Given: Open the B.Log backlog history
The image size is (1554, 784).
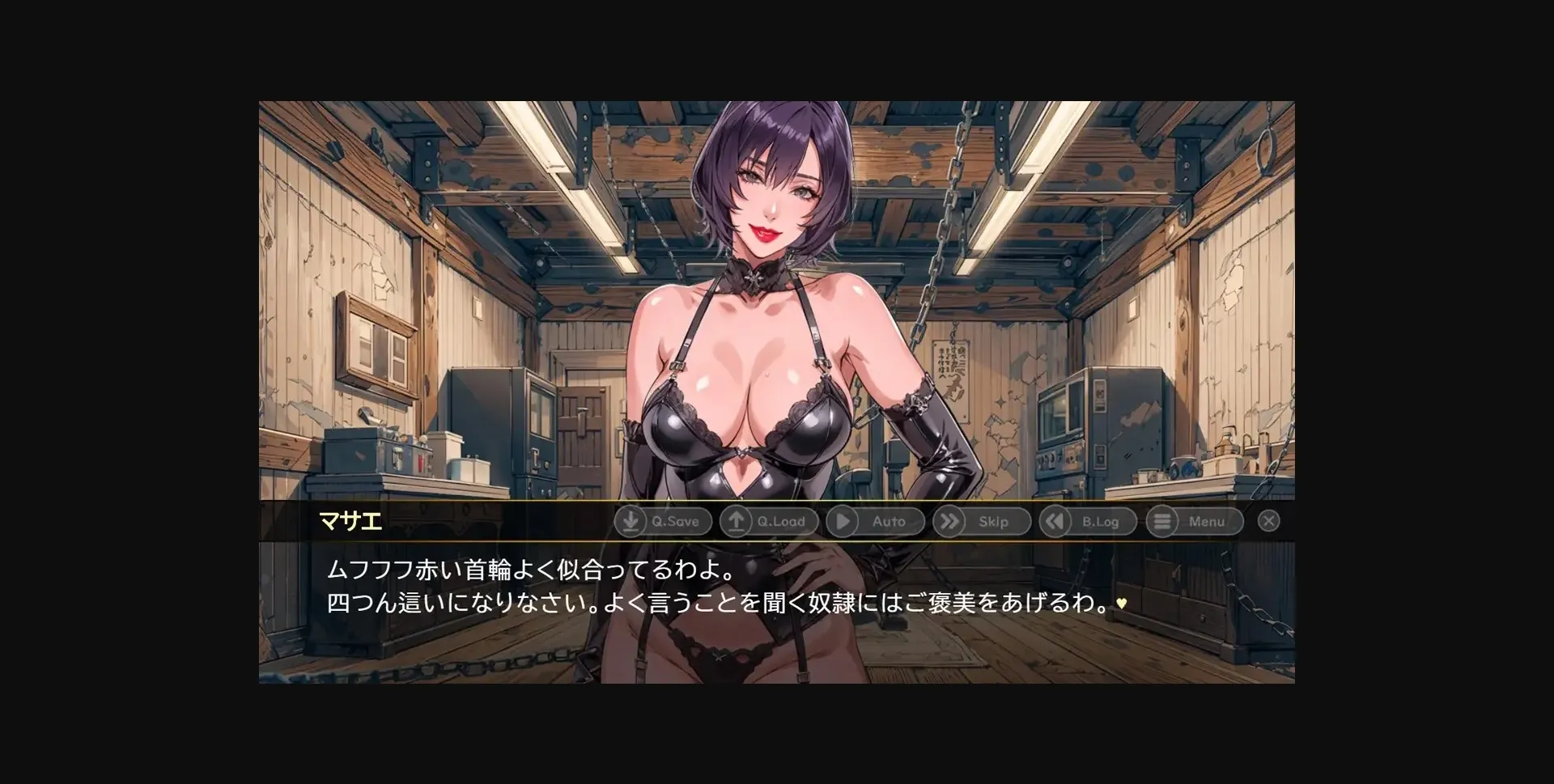Looking at the screenshot, I should (1087, 522).
